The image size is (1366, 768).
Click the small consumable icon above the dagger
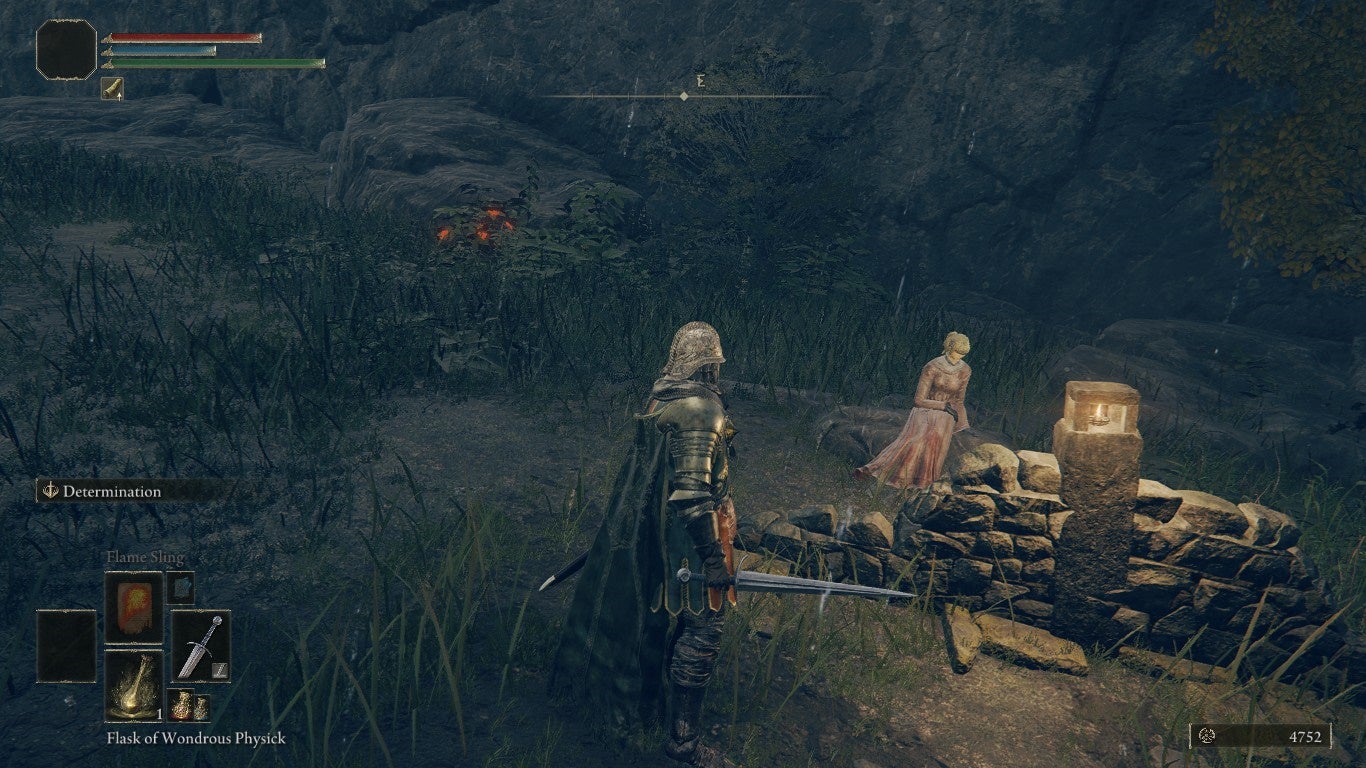click(180, 588)
